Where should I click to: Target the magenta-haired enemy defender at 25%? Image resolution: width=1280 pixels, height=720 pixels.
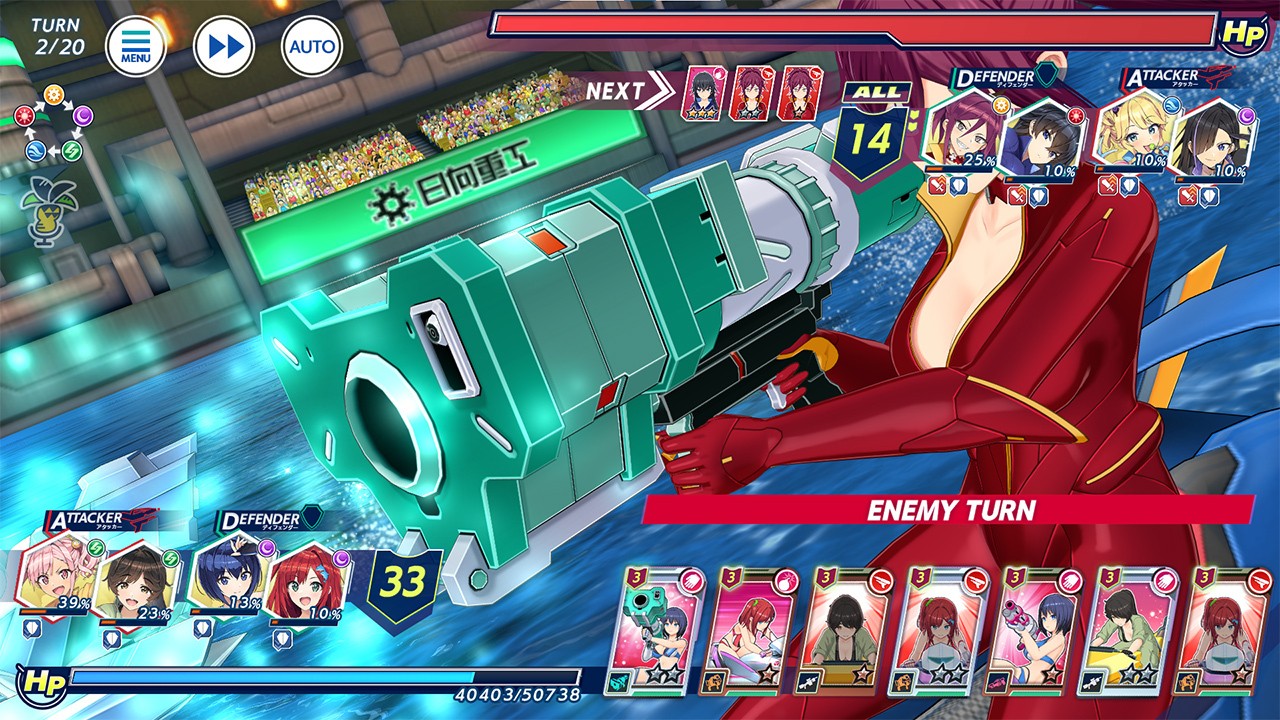[x=964, y=133]
